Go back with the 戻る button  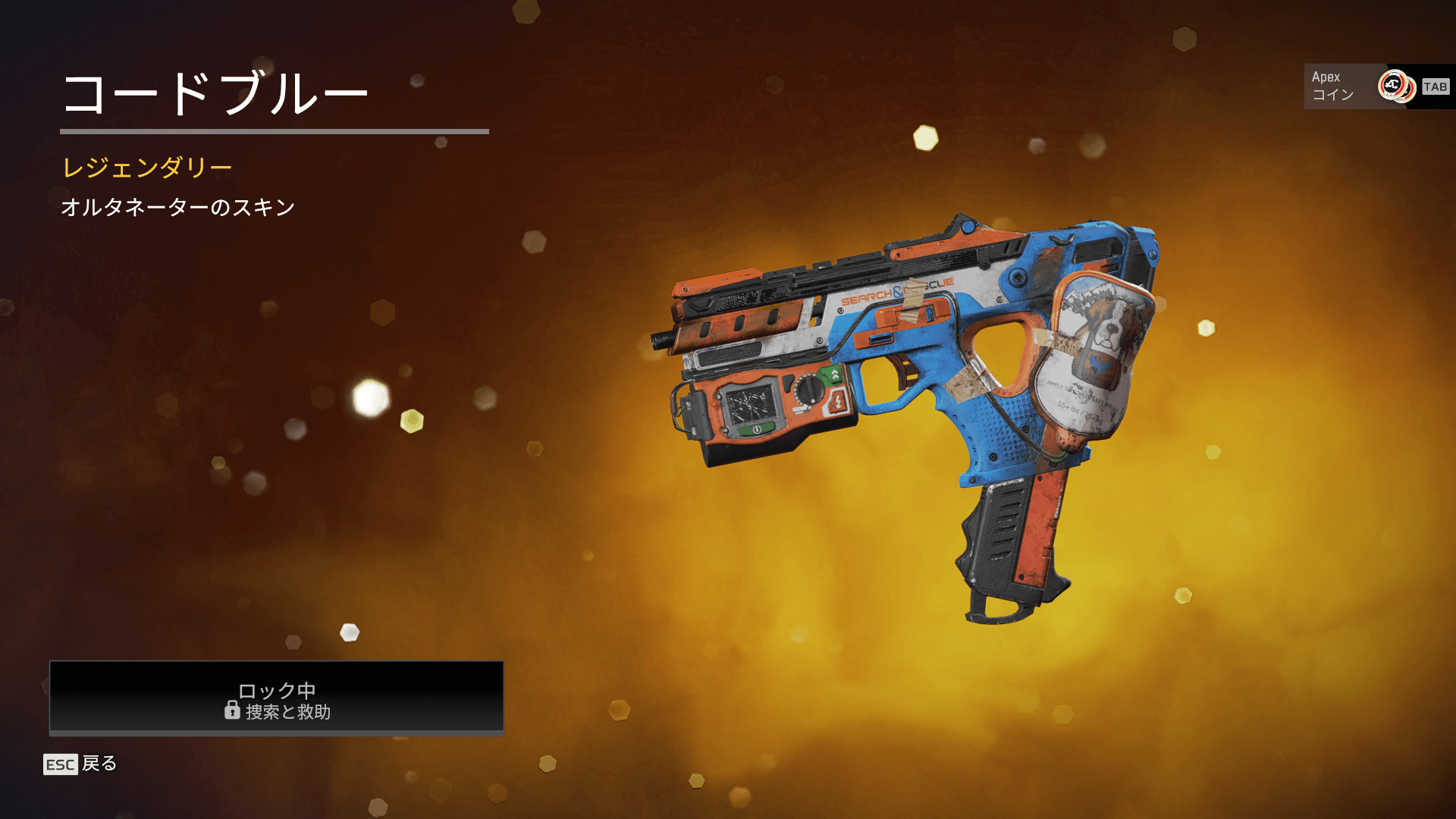coord(81,764)
